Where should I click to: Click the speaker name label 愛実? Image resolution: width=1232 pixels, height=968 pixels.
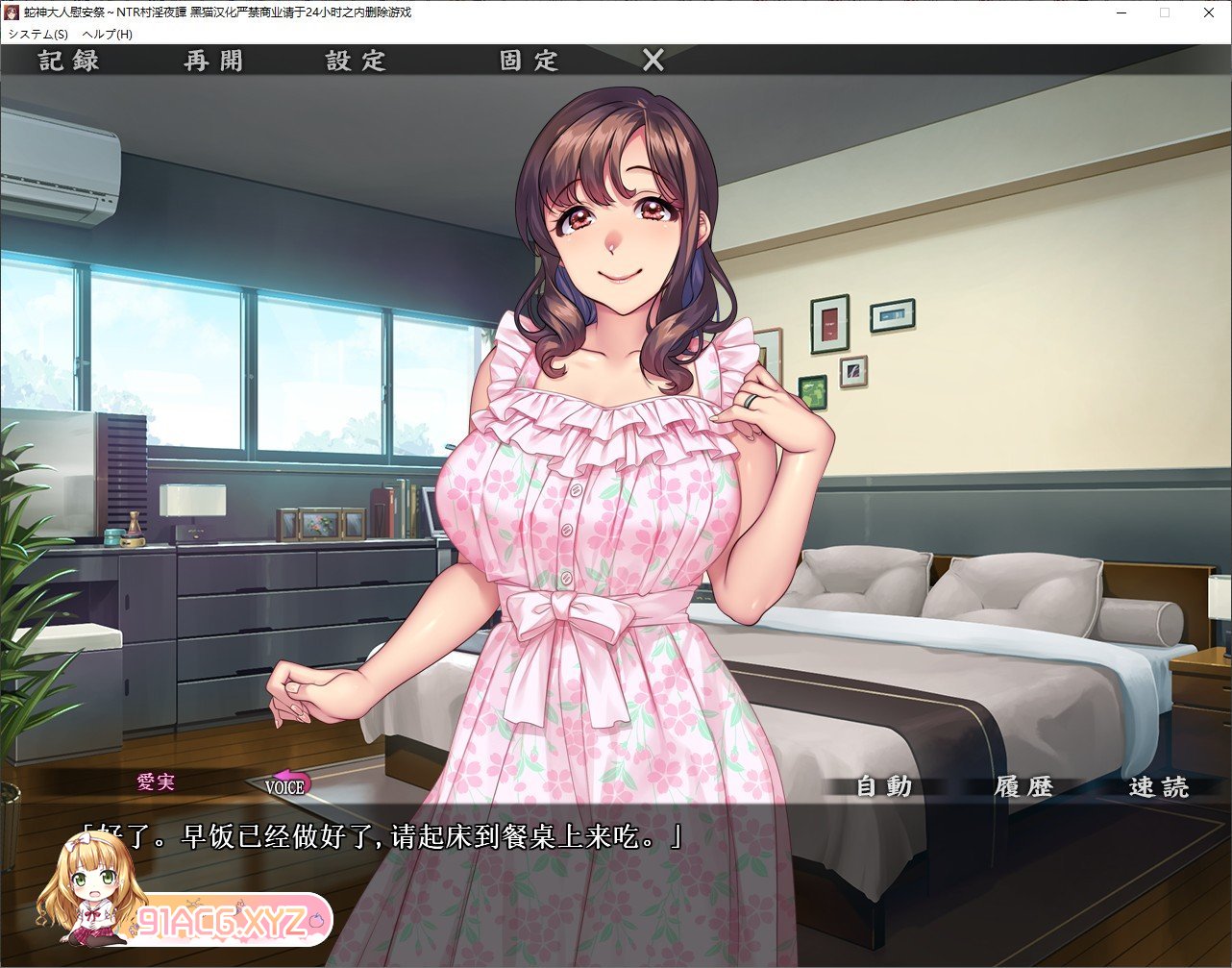pyautogui.click(x=157, y=782)
